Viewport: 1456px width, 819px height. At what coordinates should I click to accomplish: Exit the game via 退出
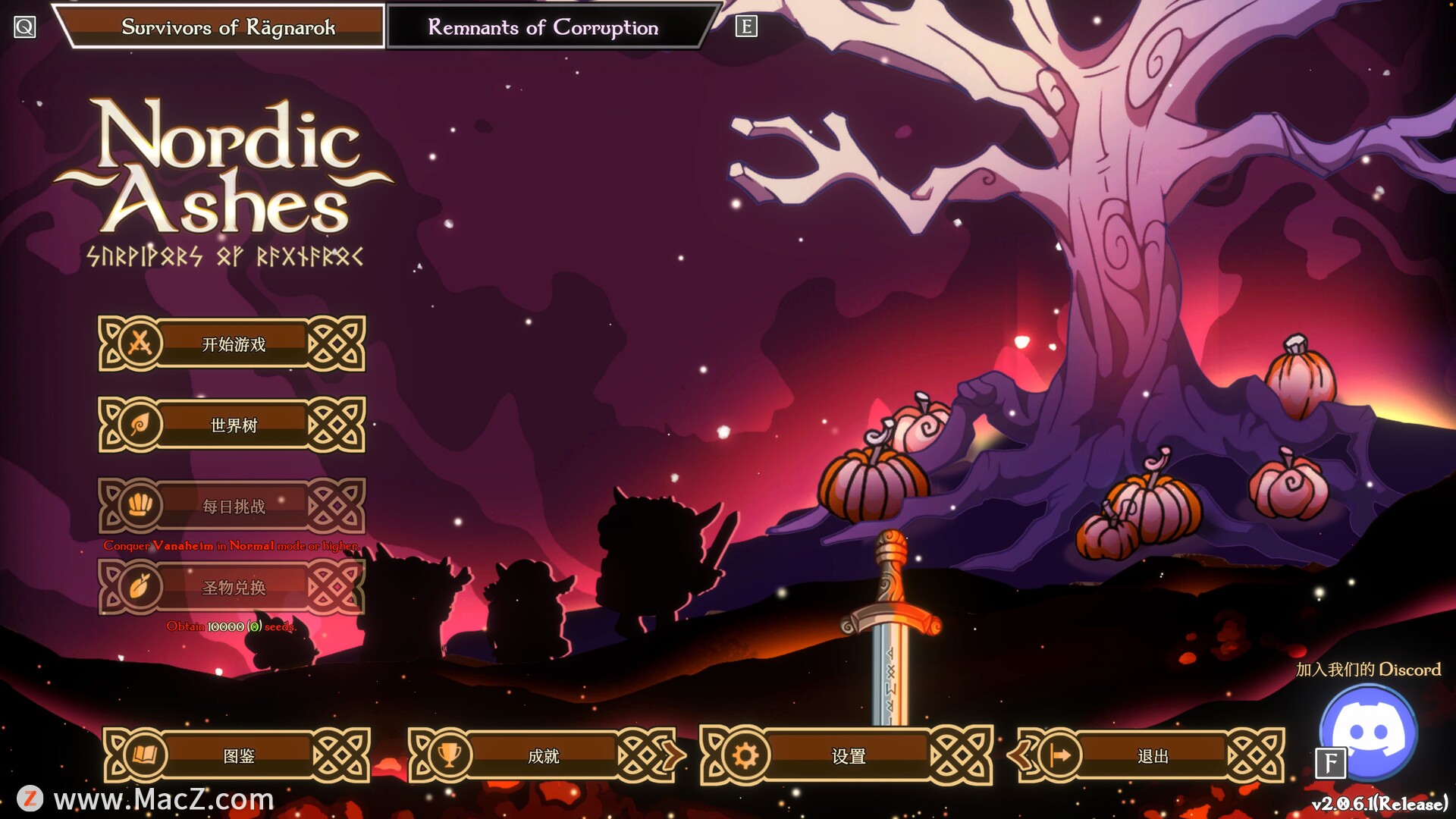[x=1152, y=755]
